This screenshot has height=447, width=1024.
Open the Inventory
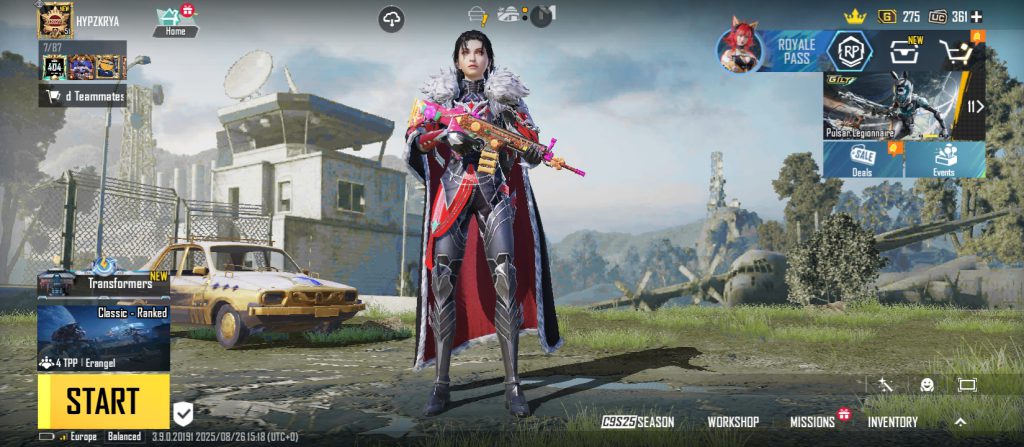pos(892,422)
